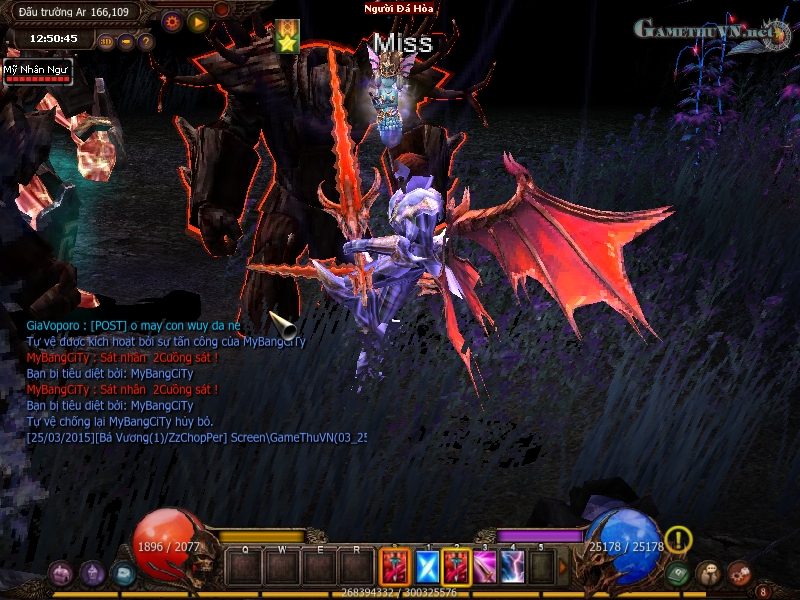Click the orange arrow next to skill bar

click(x=562, y=568)
